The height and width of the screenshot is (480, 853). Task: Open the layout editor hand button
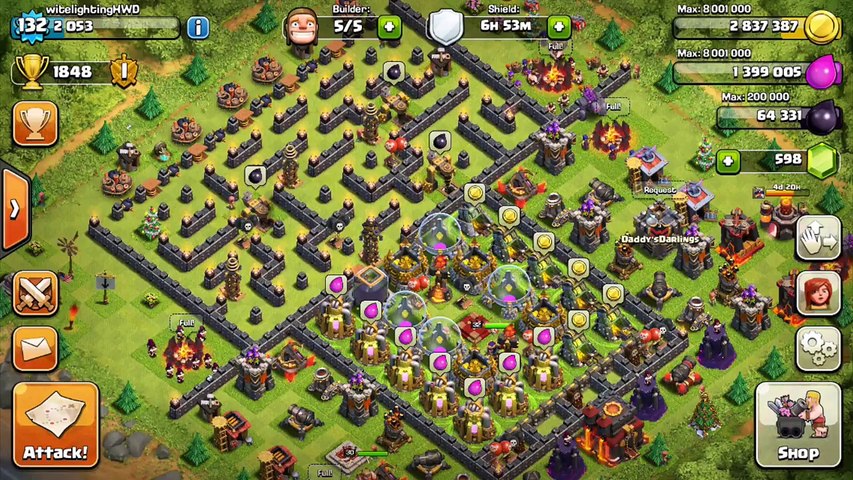pyautogui.click(x=818, y=237)
